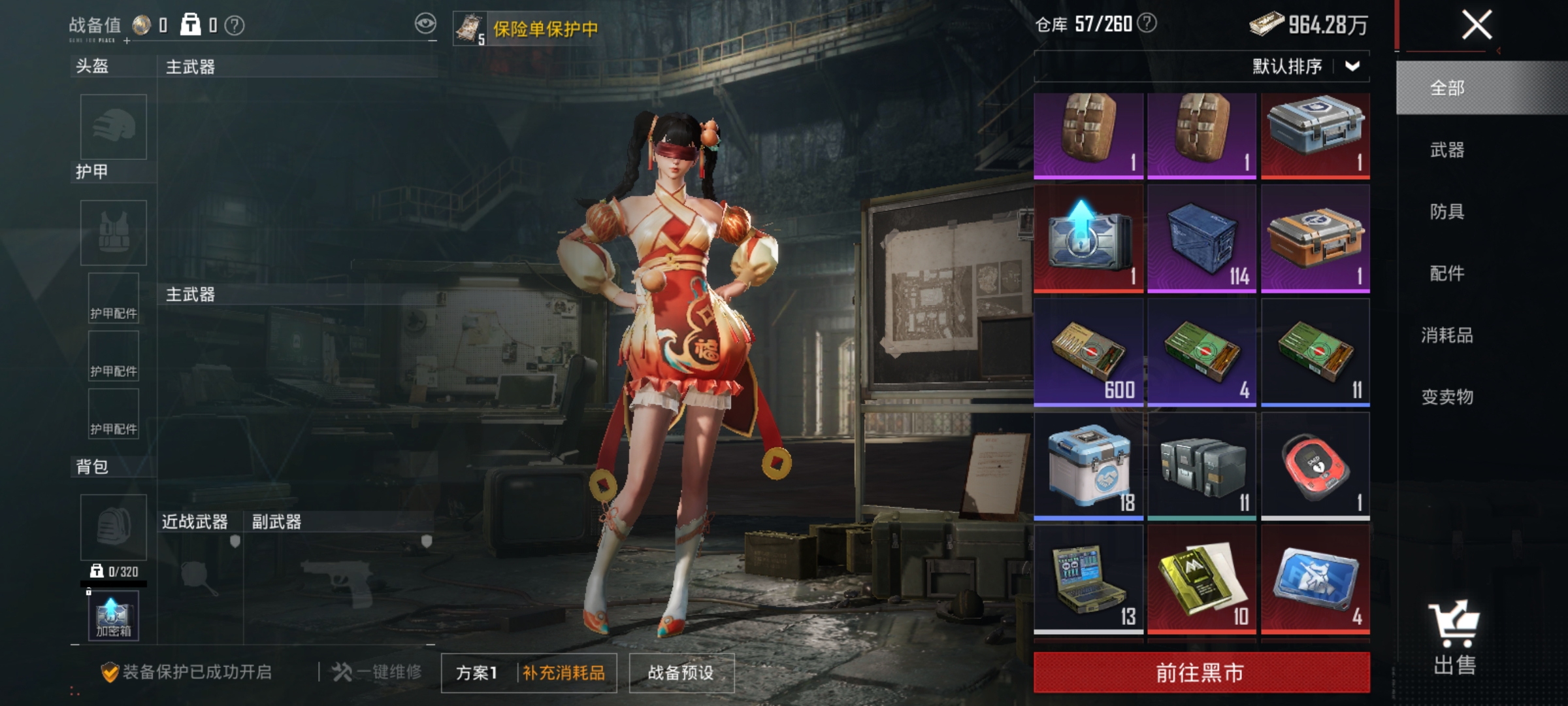1568x706 pixels.
Task: Toggle the eye preview icon at top
Action: [x=425, y=23]
